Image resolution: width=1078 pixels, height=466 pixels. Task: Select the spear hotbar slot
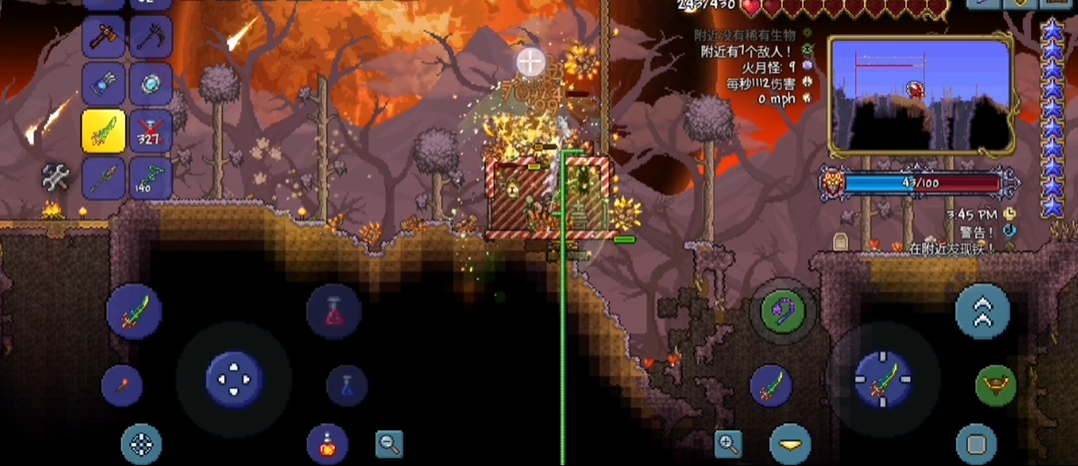pos(104,178)
